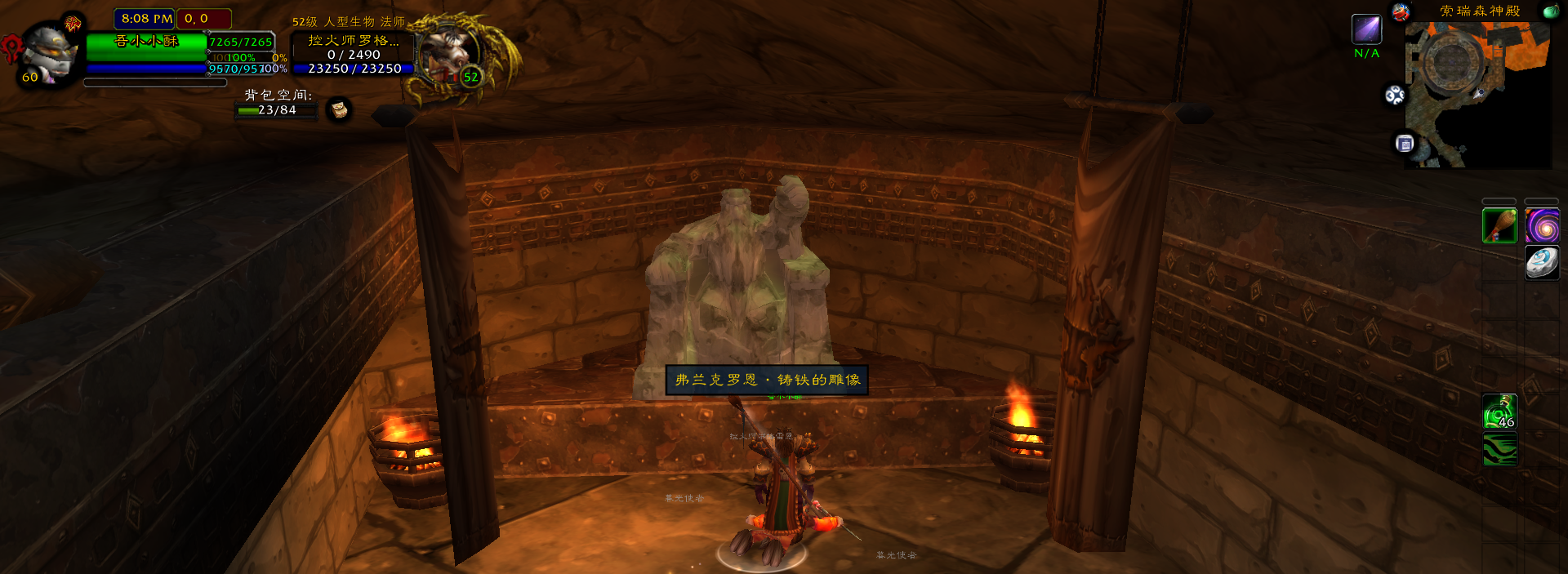The width and height of the screenshot is (1568, 574).
Task: Activate the green striped ability icon
Action: pos(1499,450)
